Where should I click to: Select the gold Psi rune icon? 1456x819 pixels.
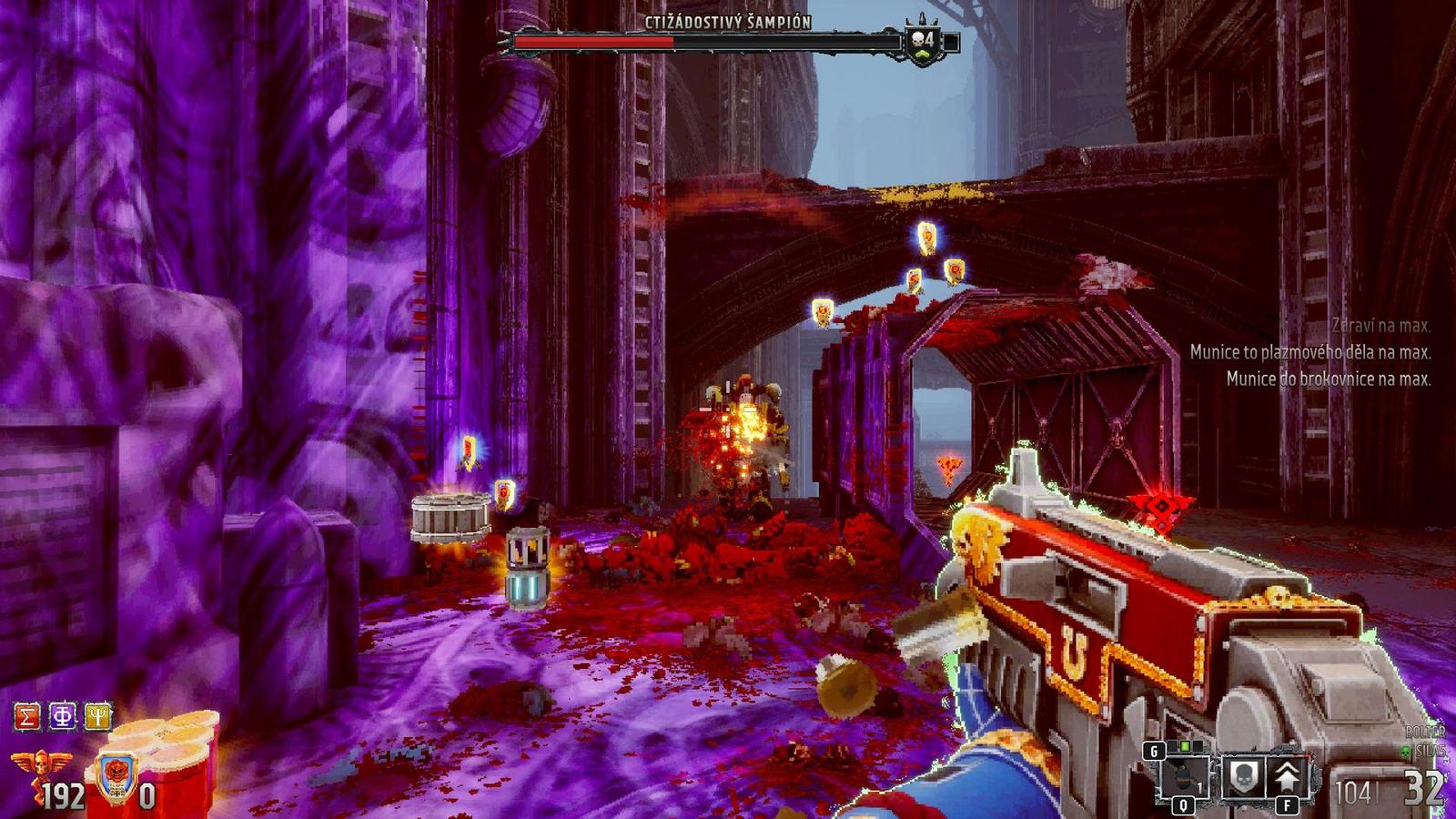[x=97, y=715]
